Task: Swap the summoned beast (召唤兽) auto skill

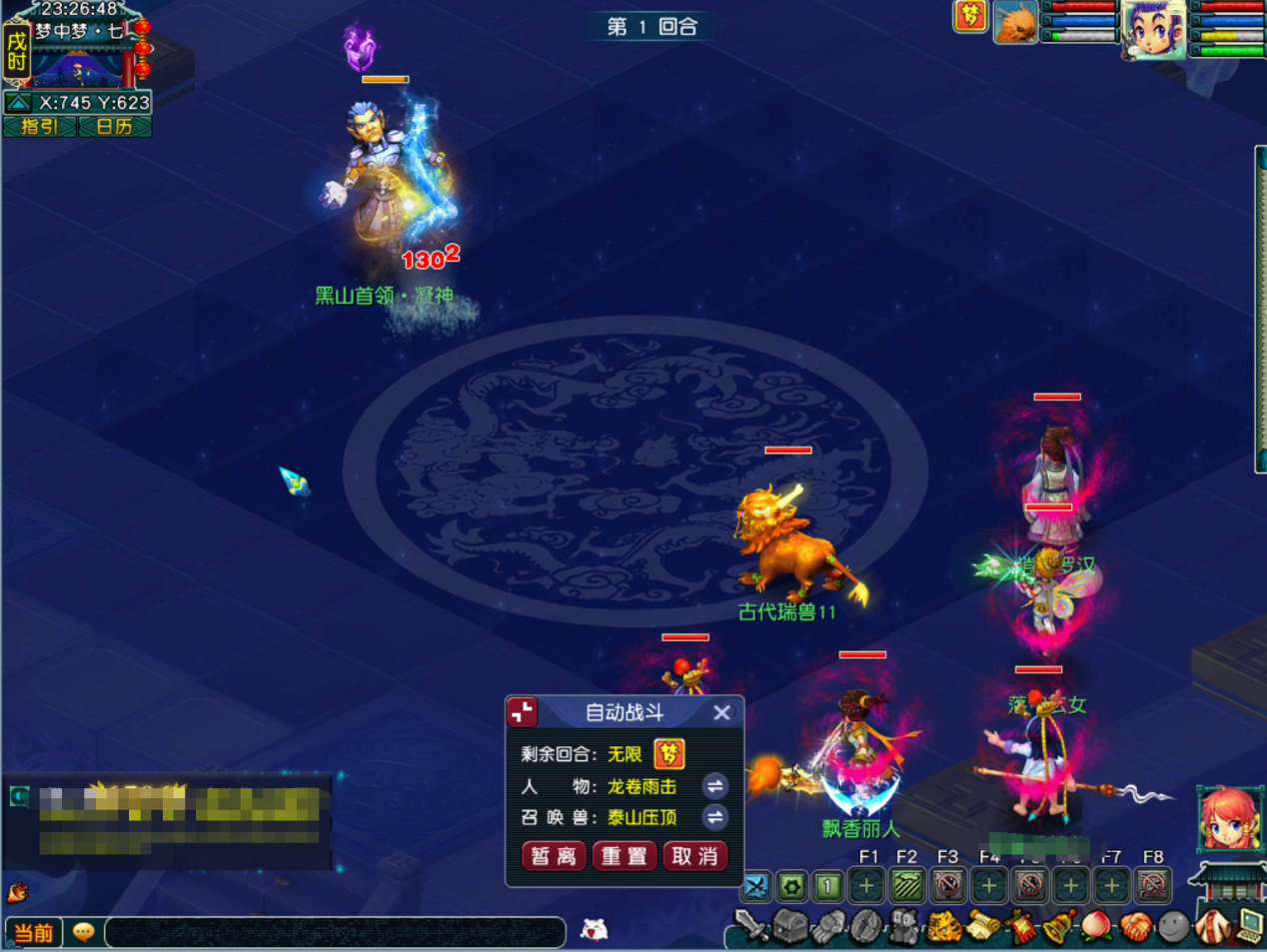Action: 714,817
